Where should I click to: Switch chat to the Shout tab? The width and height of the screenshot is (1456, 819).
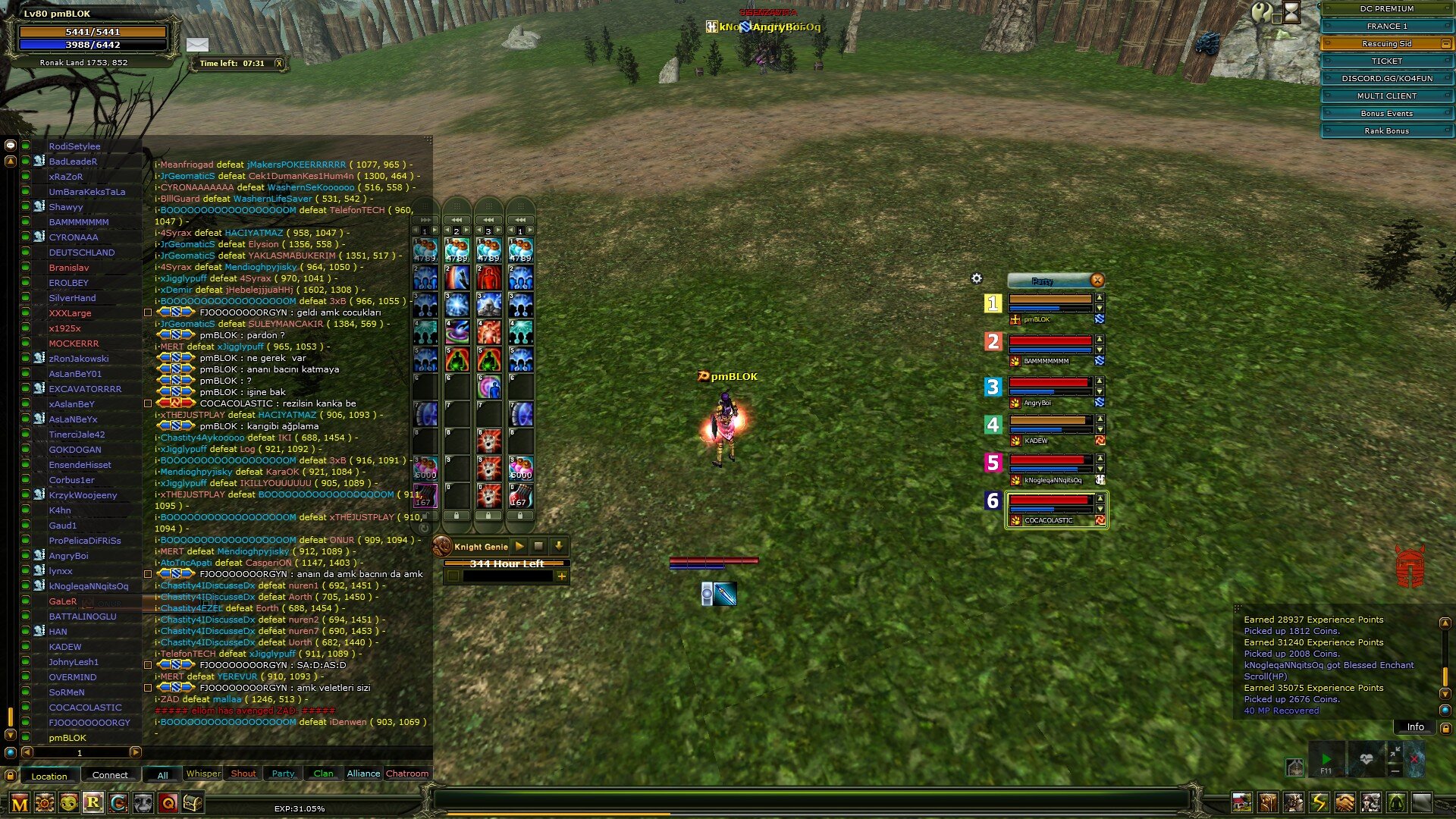(x=243, y=774)
